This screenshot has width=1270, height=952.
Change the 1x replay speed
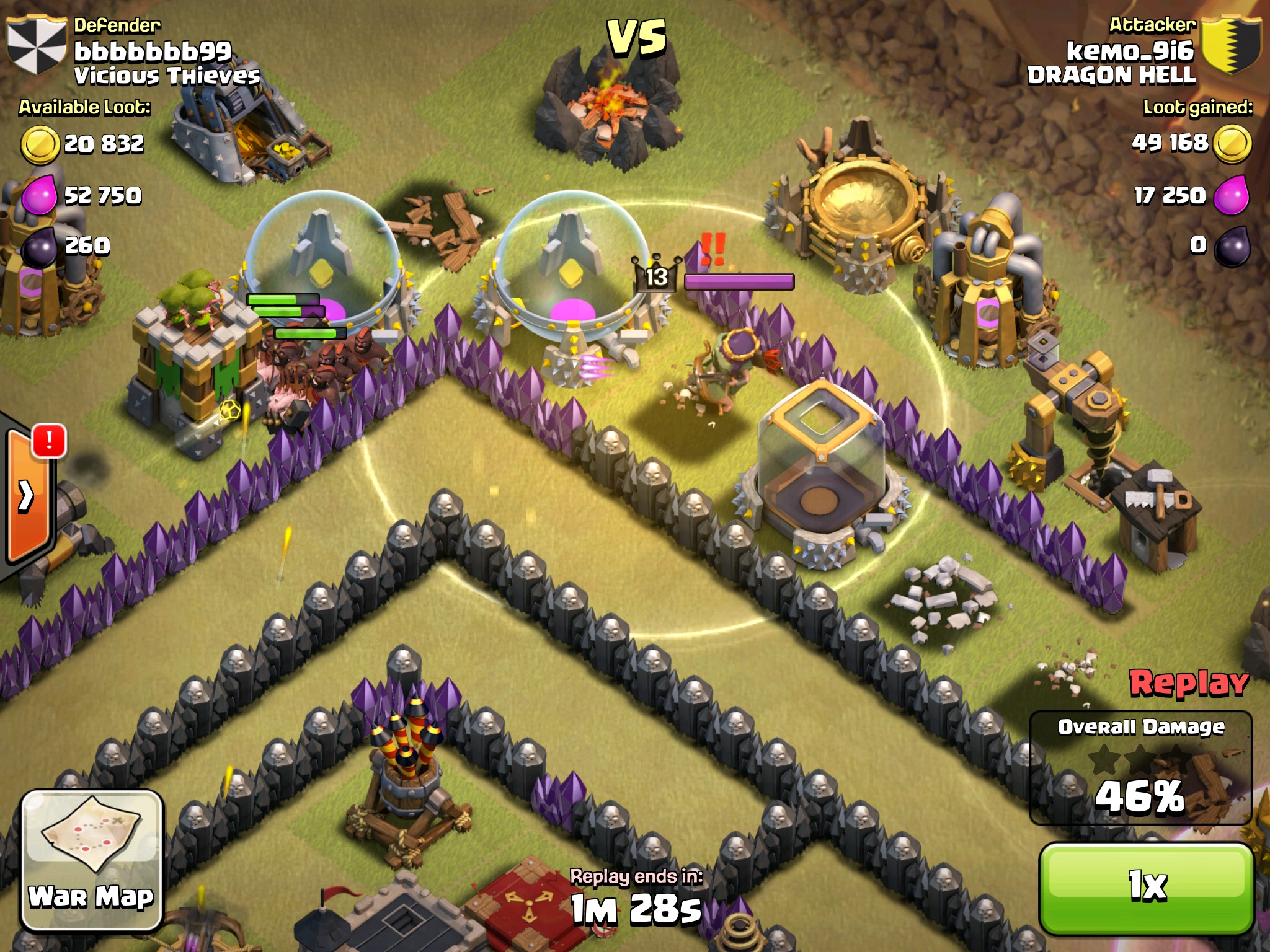(x=1146, y=887)
